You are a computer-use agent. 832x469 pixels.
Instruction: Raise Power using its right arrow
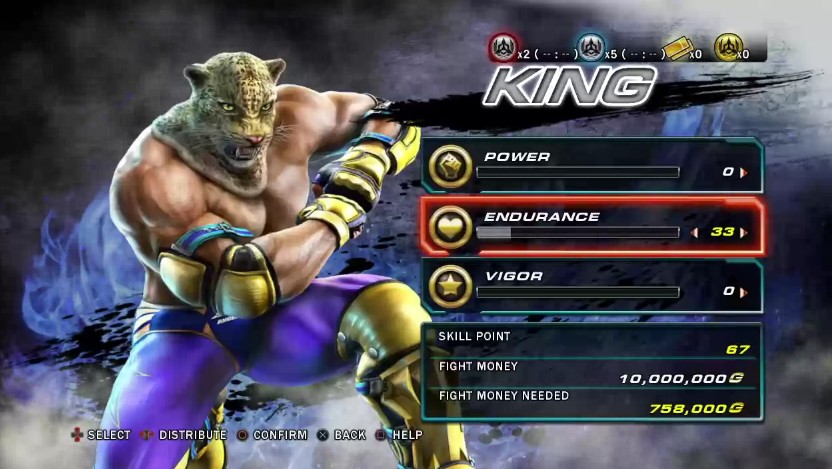click(743, 172)
